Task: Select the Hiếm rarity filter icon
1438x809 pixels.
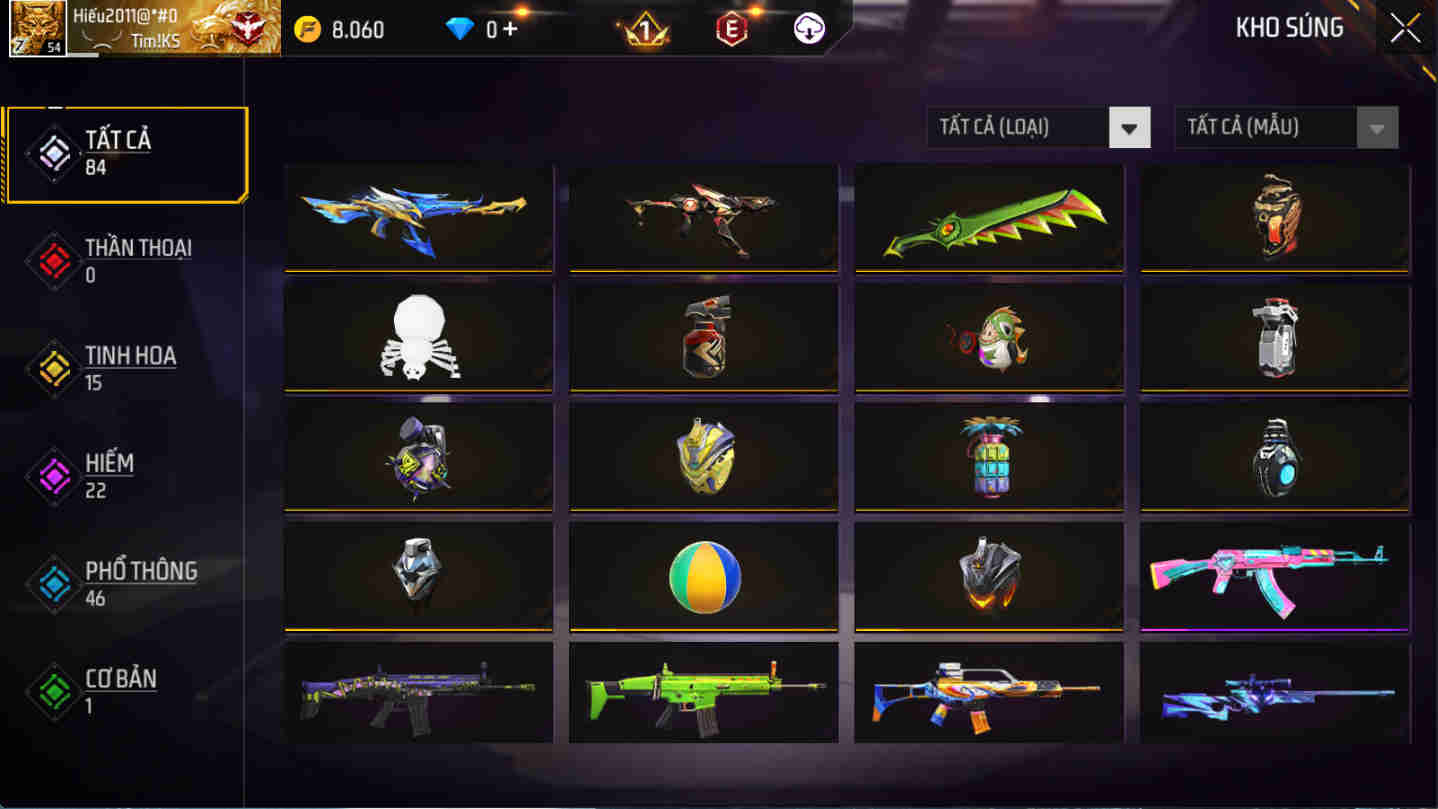Action: click(x=54, y=476)
